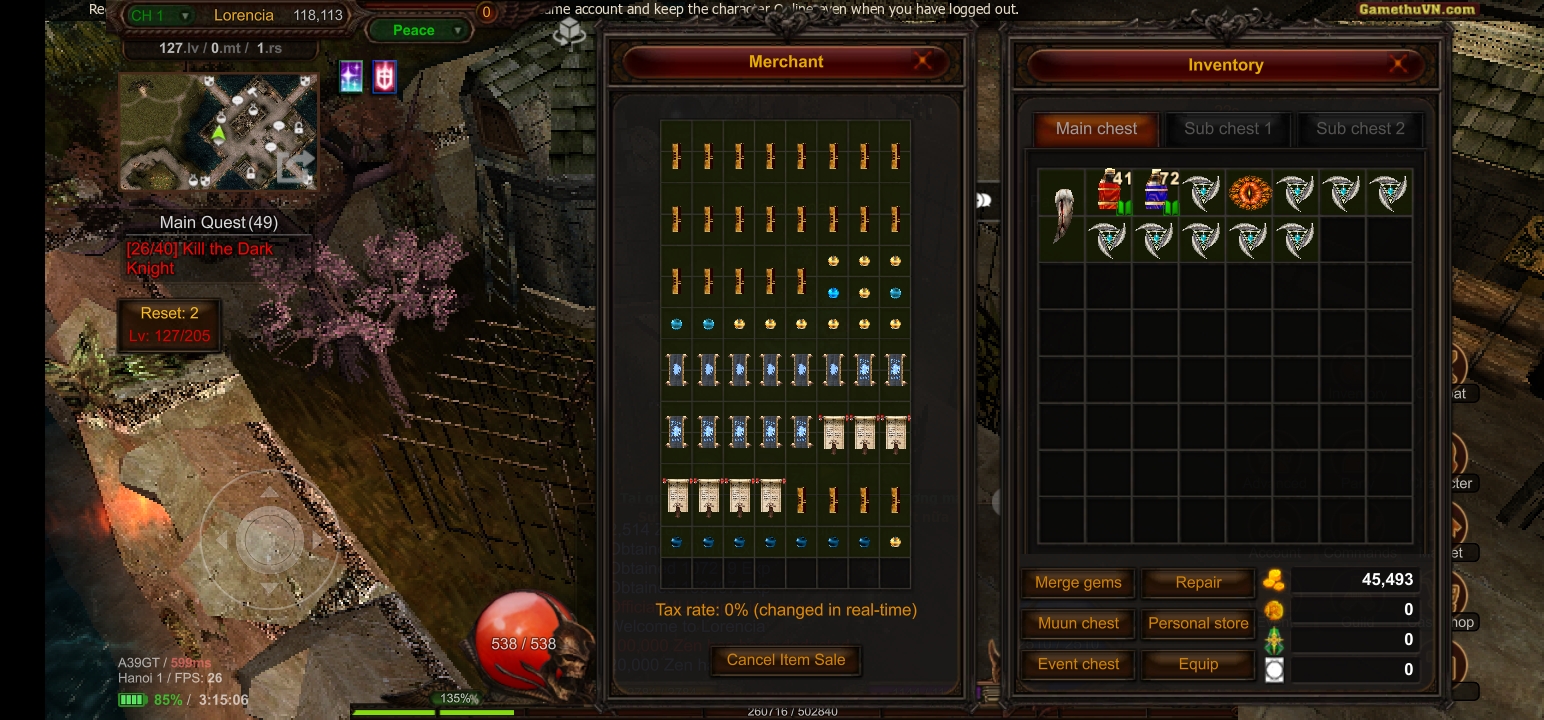Open the Lorencia minimap
The image size is (1544, 720).
coord(219,132)
